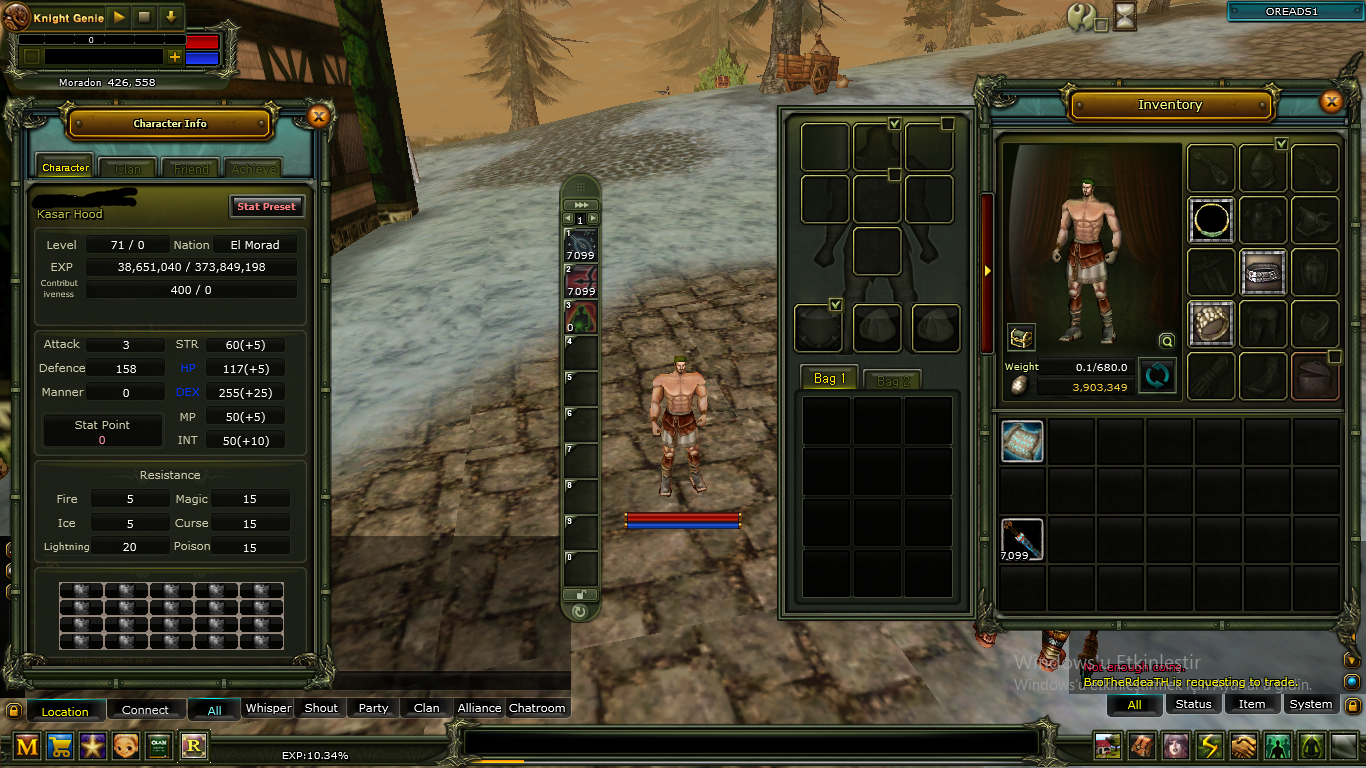1366x768 pixels.
Task: Click the inventory refresh arrows button
Action: (1157, 376)
